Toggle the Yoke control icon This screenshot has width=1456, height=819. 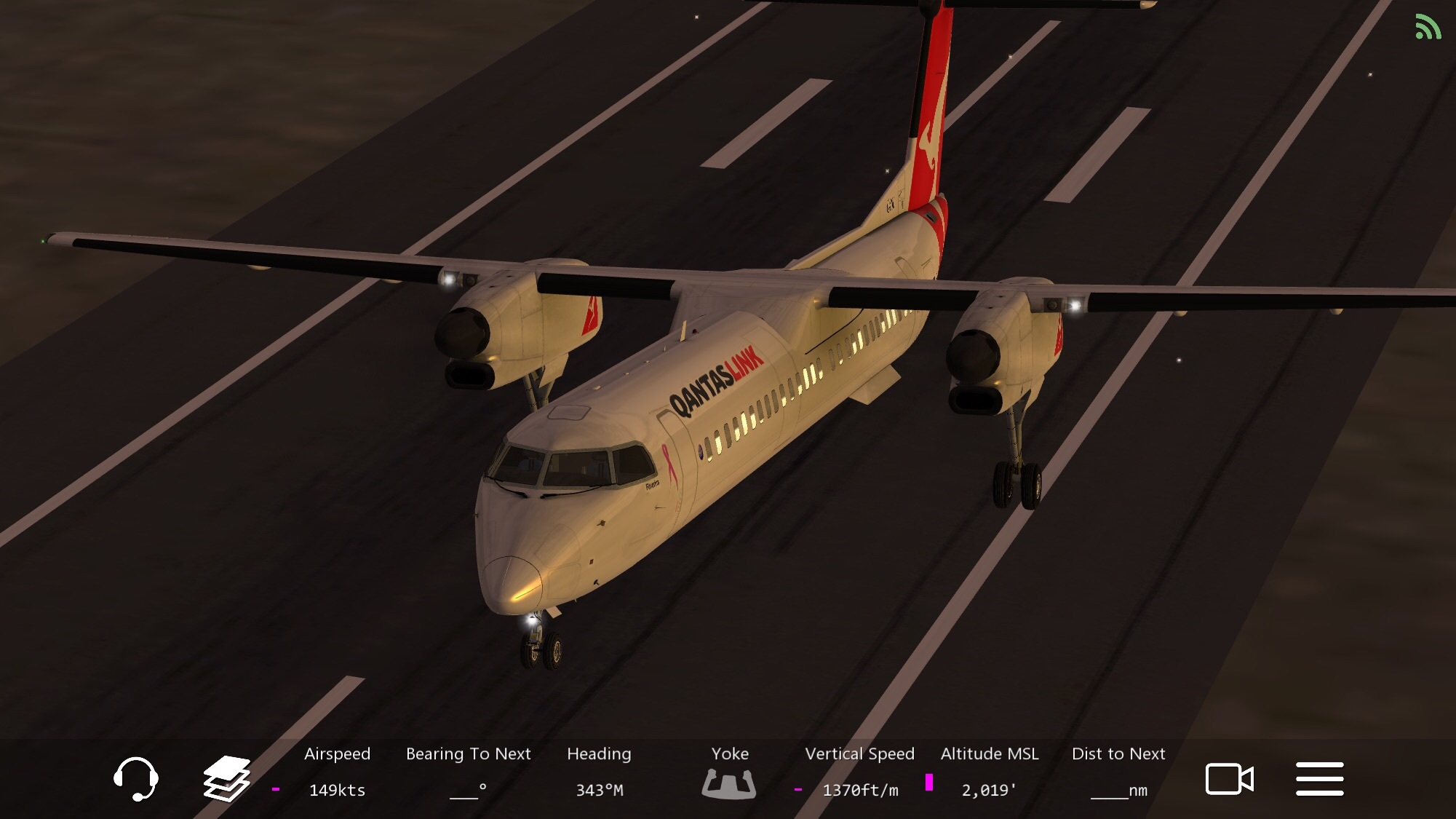pos(729,776)
